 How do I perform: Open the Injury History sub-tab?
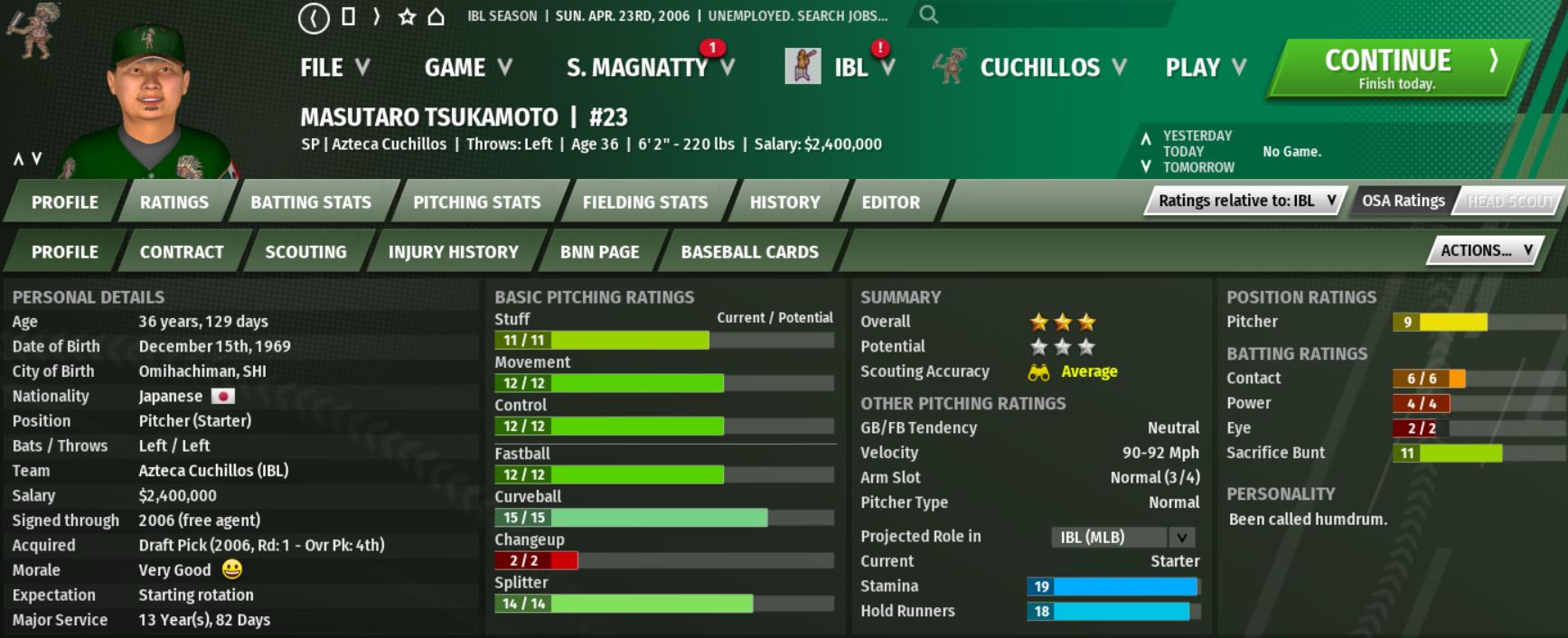click(x=453, y=252)
